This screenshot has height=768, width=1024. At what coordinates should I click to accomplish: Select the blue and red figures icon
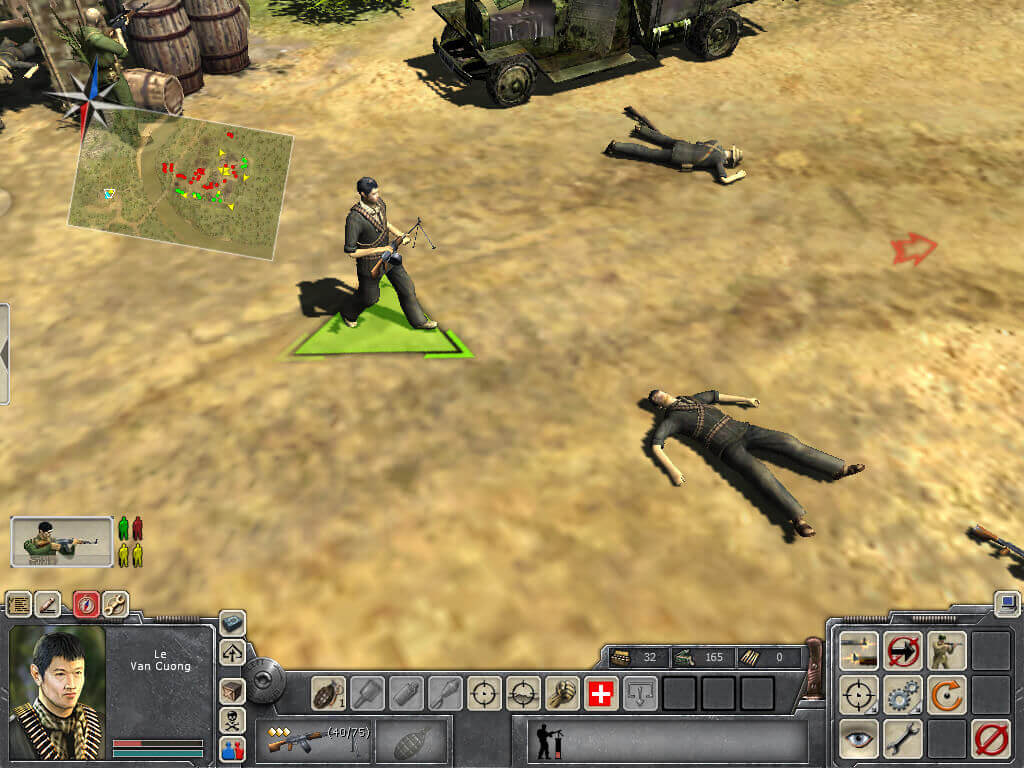pos(232,747)
